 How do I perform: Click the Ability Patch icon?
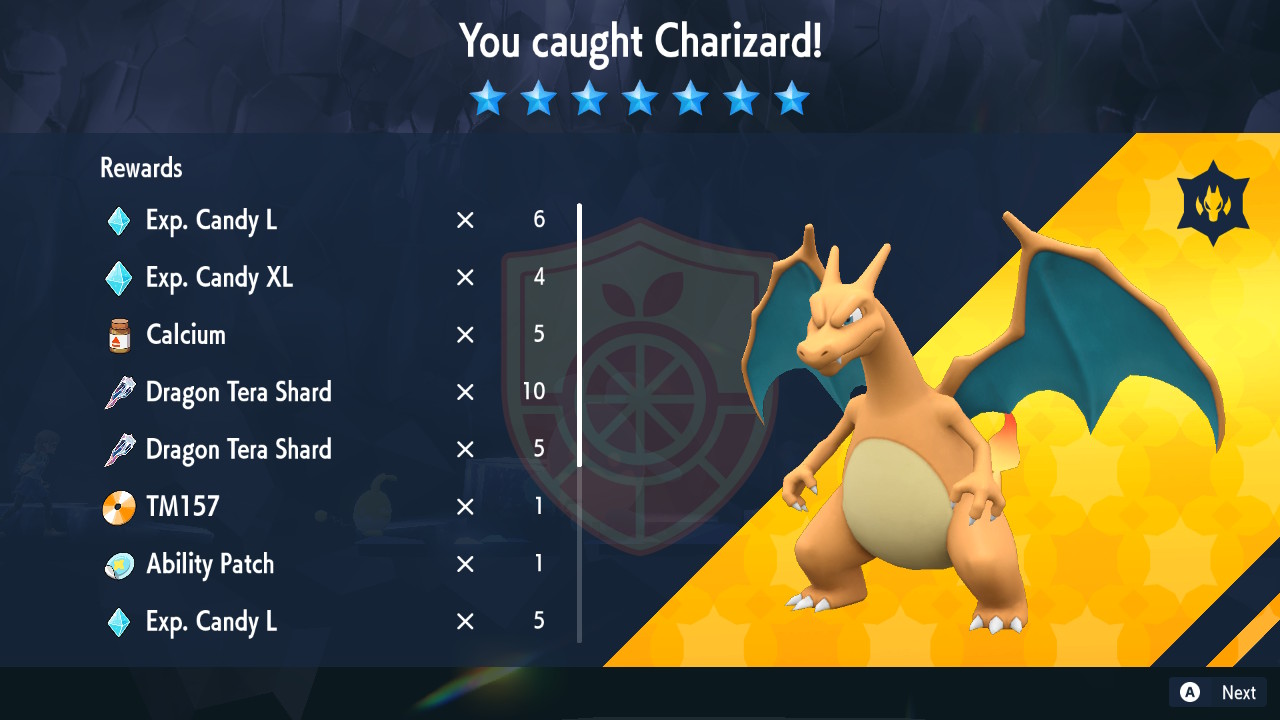click(x=118, y=564)
